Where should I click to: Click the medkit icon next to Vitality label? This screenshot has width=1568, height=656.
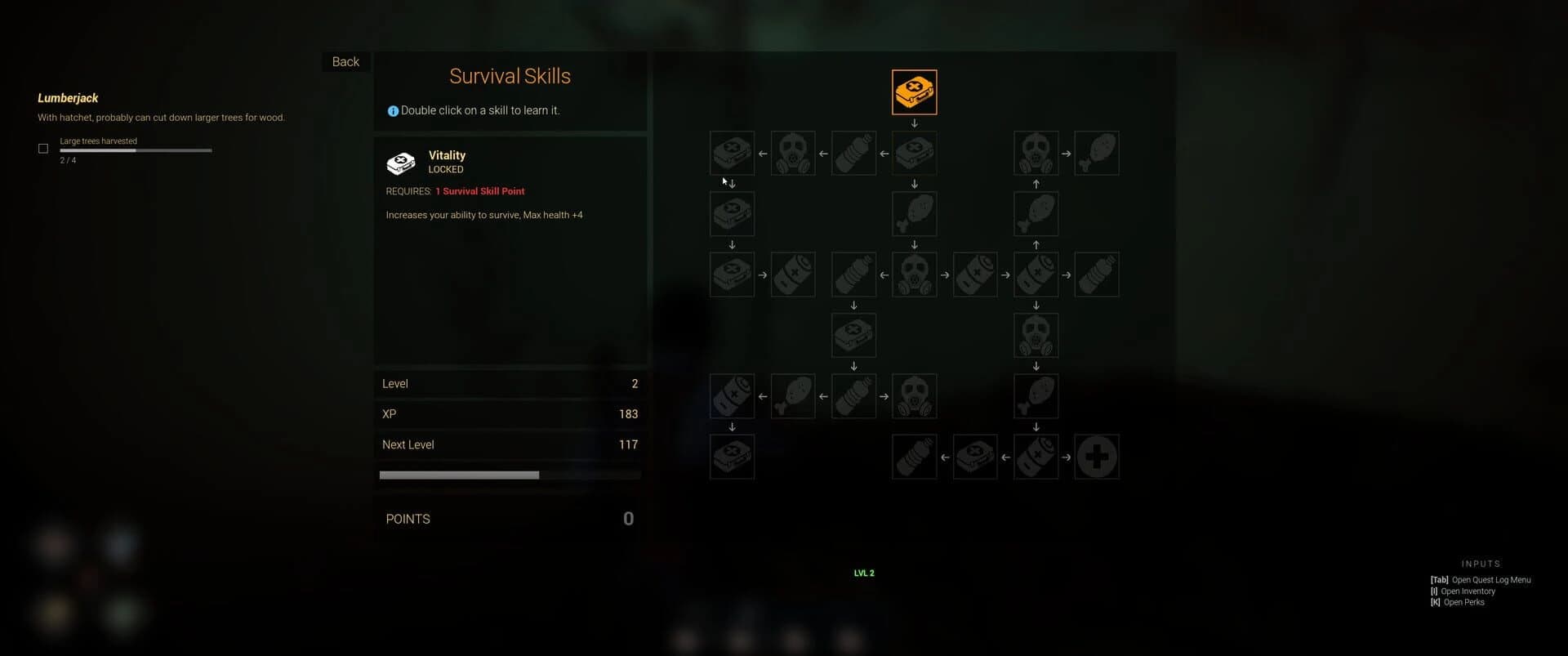click(402, 162)
